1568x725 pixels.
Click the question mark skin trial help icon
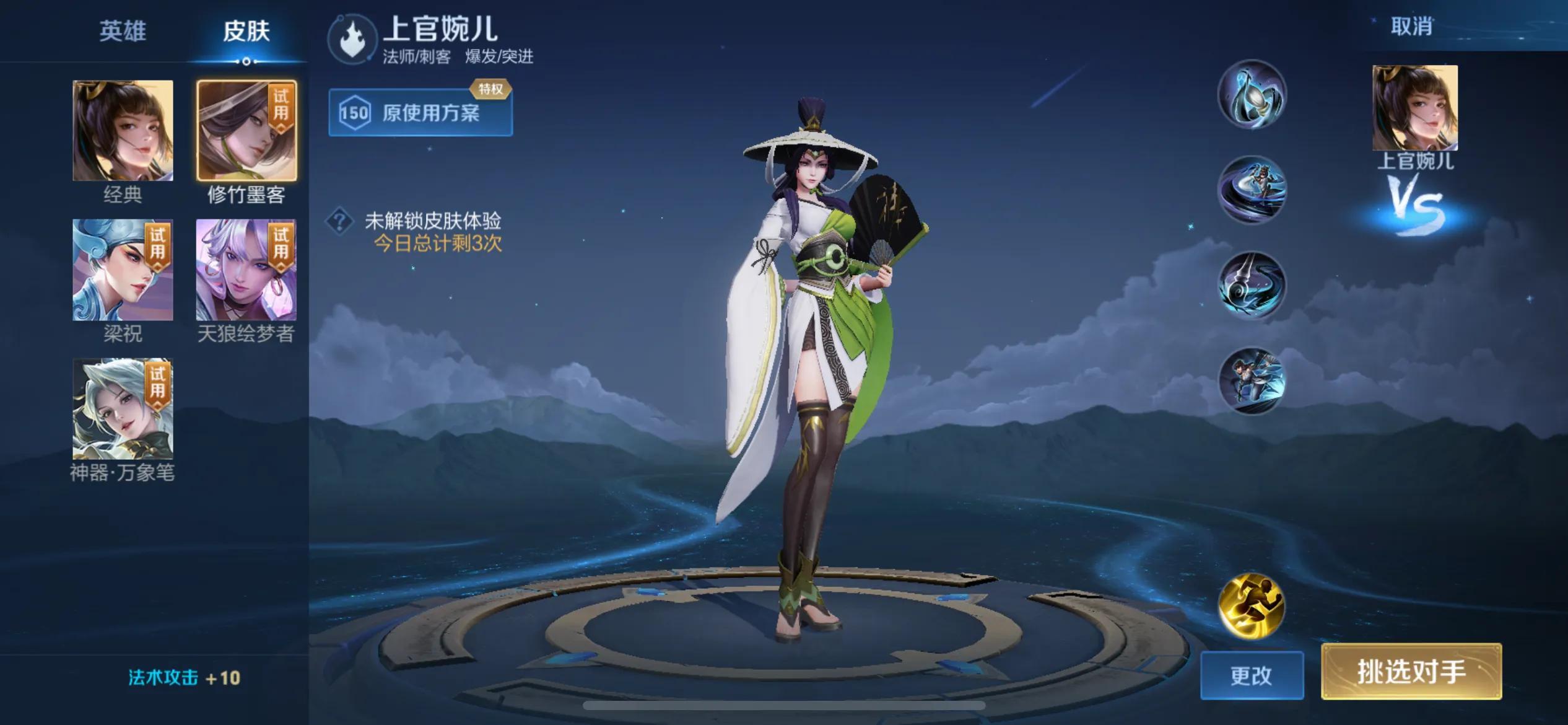pyautogui.click(x=339, y=221)
